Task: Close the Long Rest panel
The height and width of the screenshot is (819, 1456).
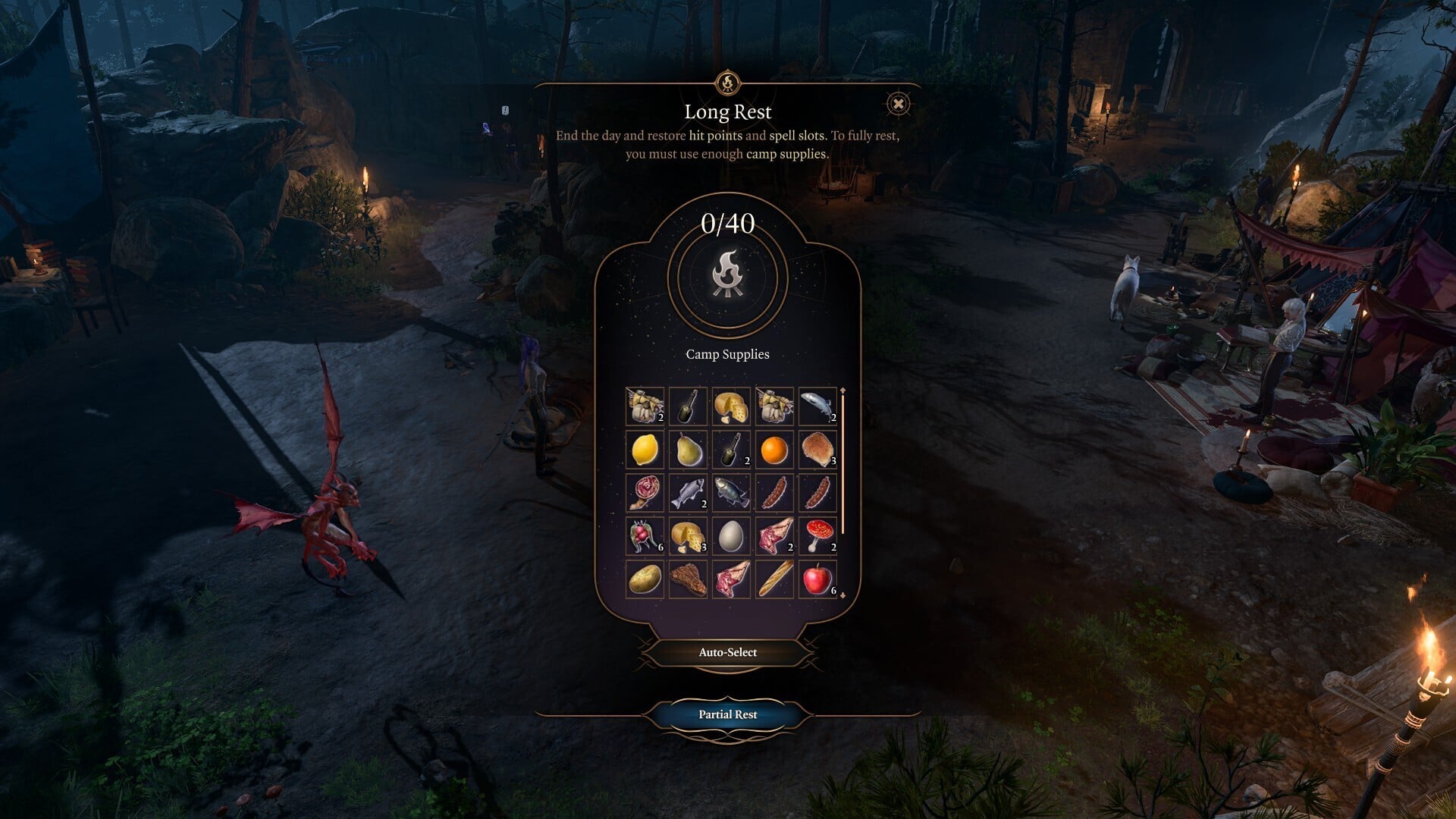Action: (x=898, y=103)
